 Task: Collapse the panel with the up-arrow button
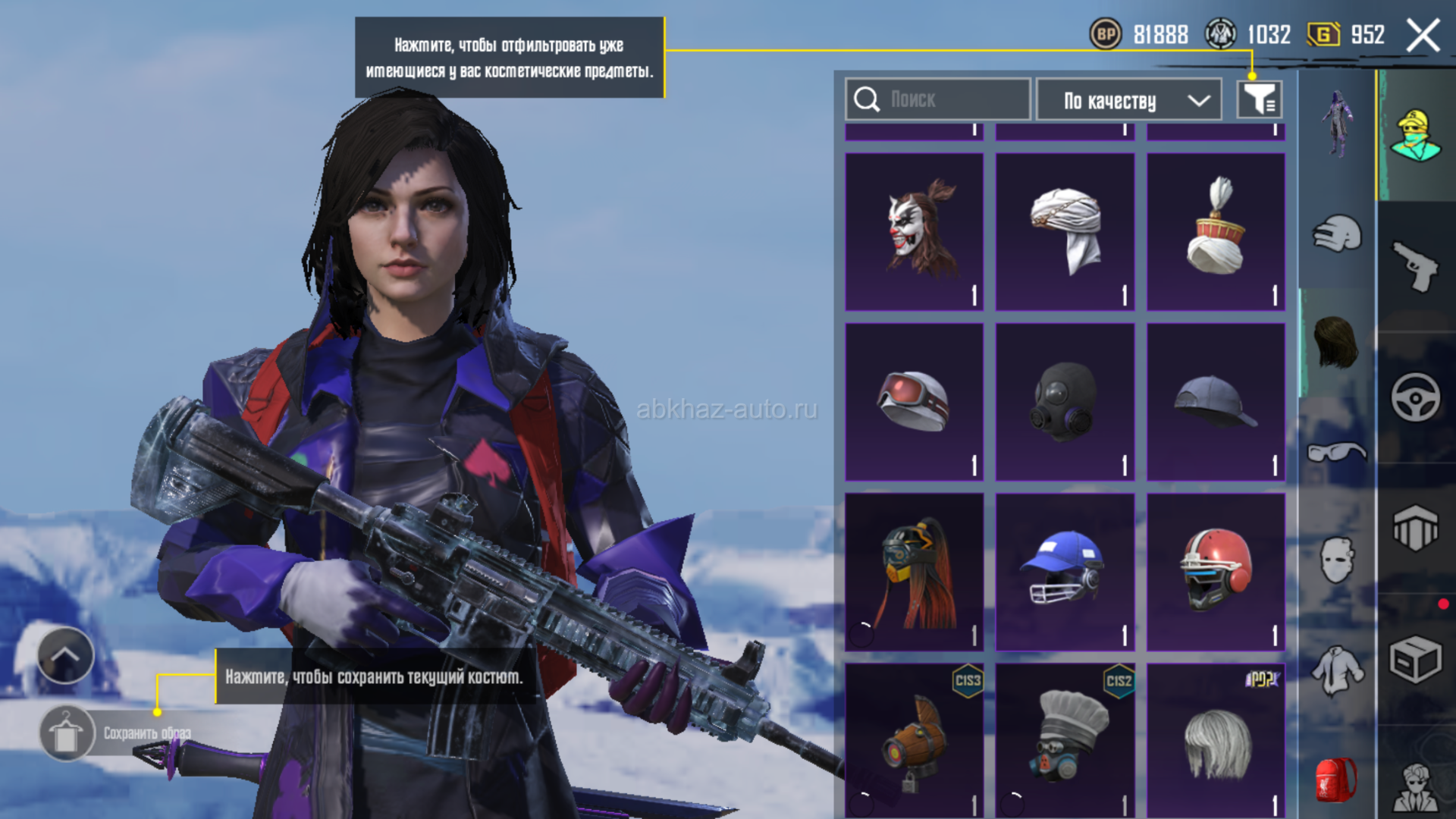pyautogui.click(x=65, y=655)
